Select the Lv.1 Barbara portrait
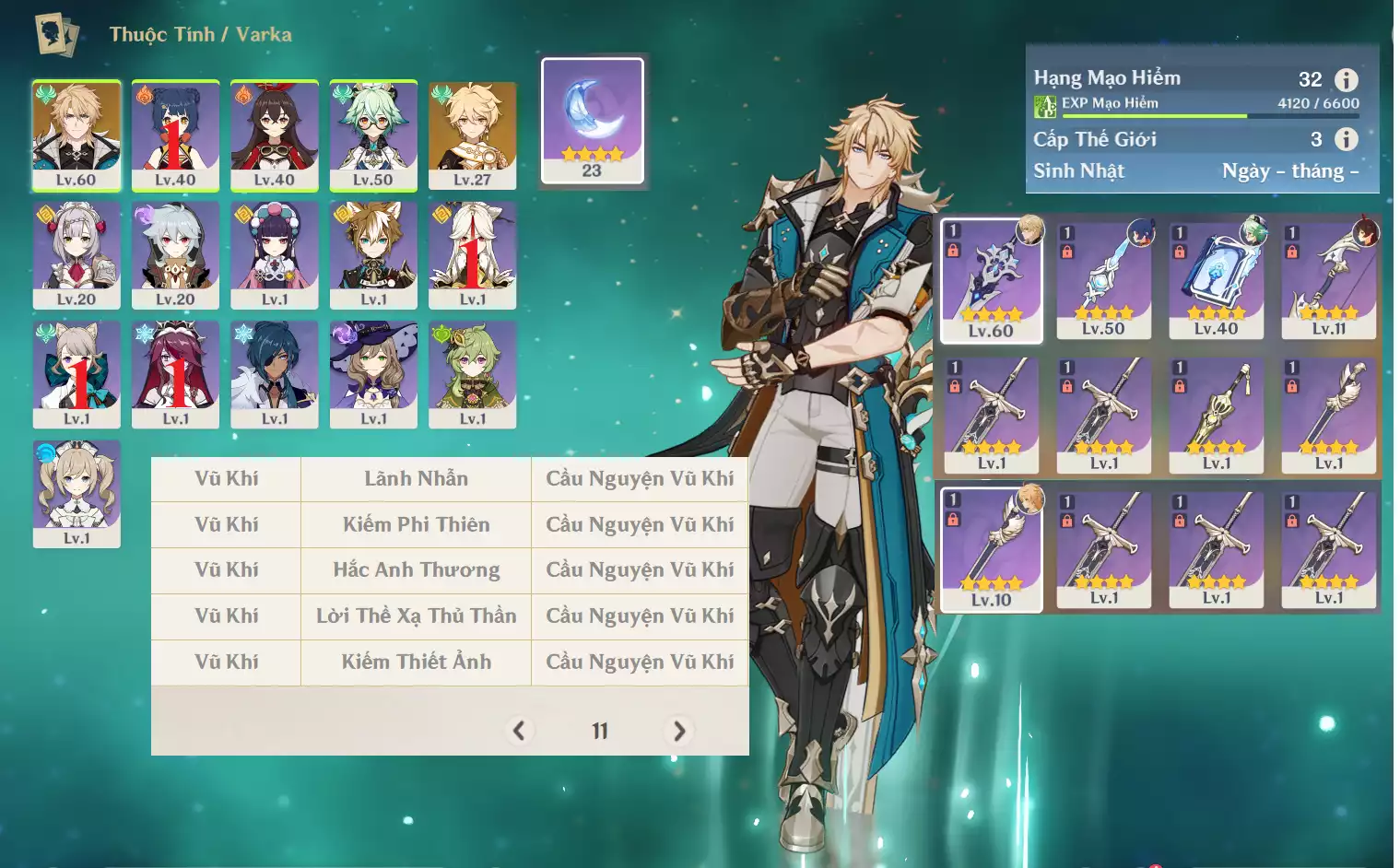Image resolution: width=1400 pixels, height=868 pixels. (76, 493)
